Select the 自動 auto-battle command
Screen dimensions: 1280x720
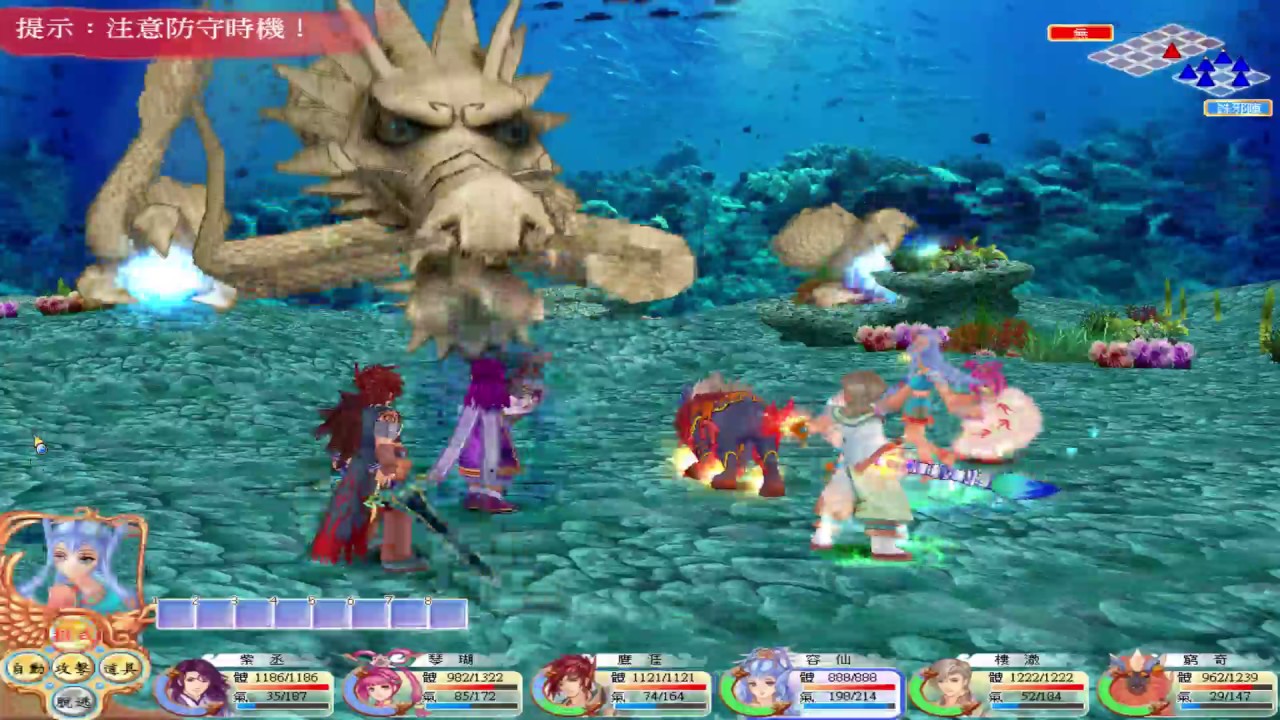pos(27,668)
